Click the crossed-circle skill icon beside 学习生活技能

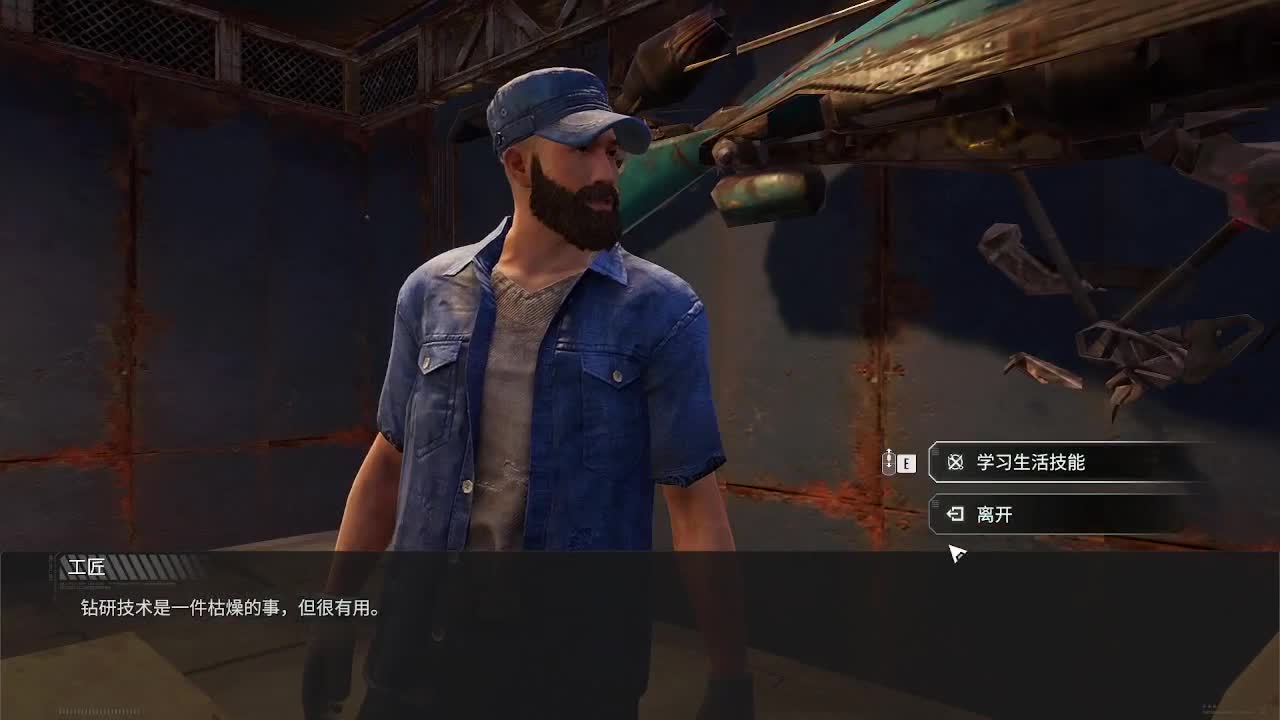click(954, 462)
